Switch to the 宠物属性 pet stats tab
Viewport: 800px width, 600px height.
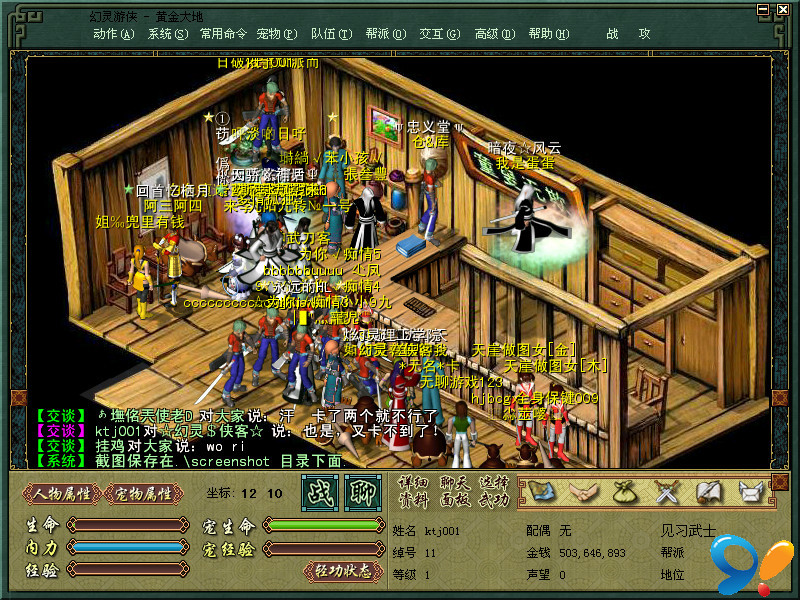[x=144, y=493]
